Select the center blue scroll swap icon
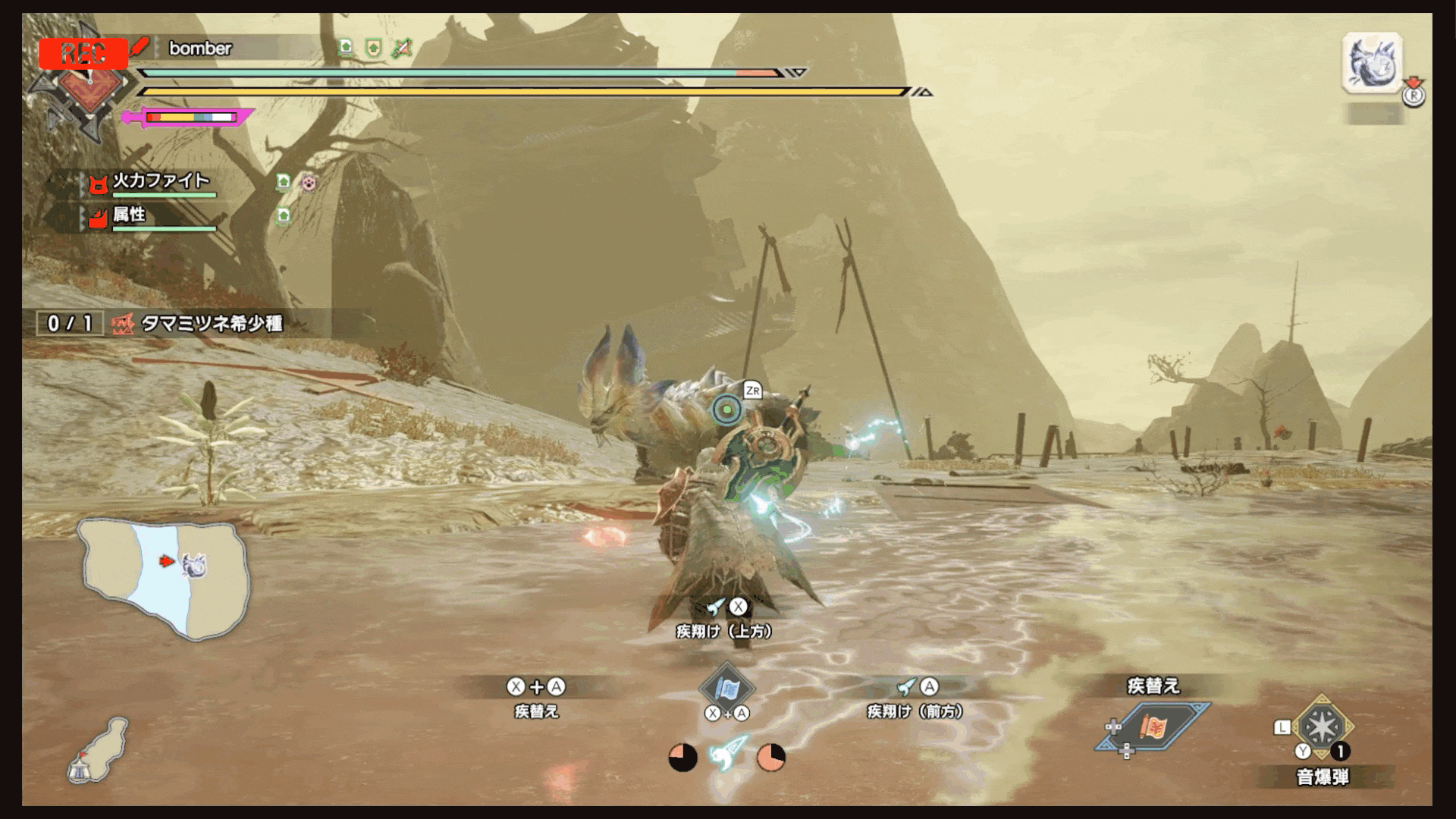The image size is (1456, 819). coord(726,689)
